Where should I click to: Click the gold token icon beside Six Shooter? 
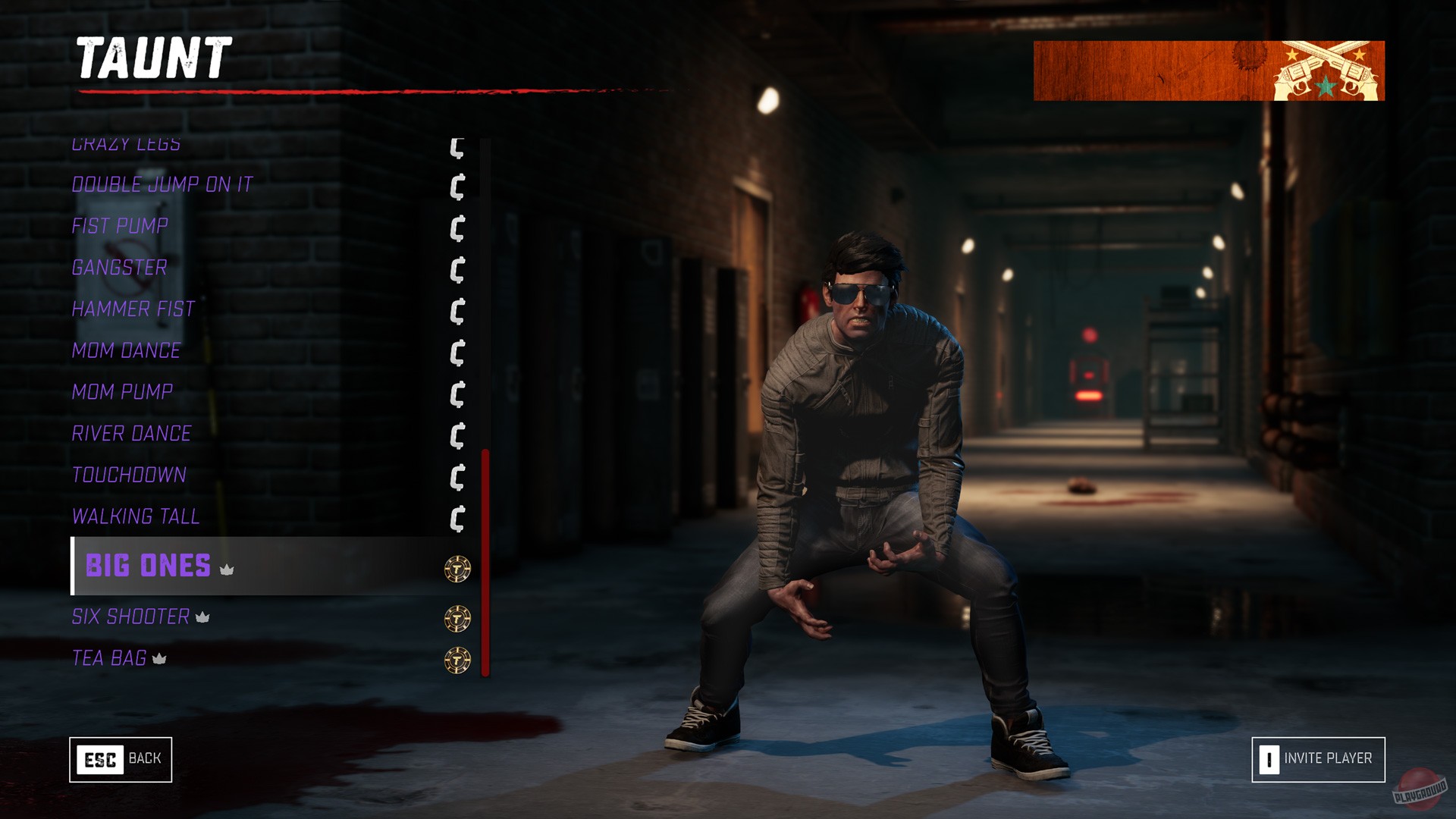tap(457, 617)
